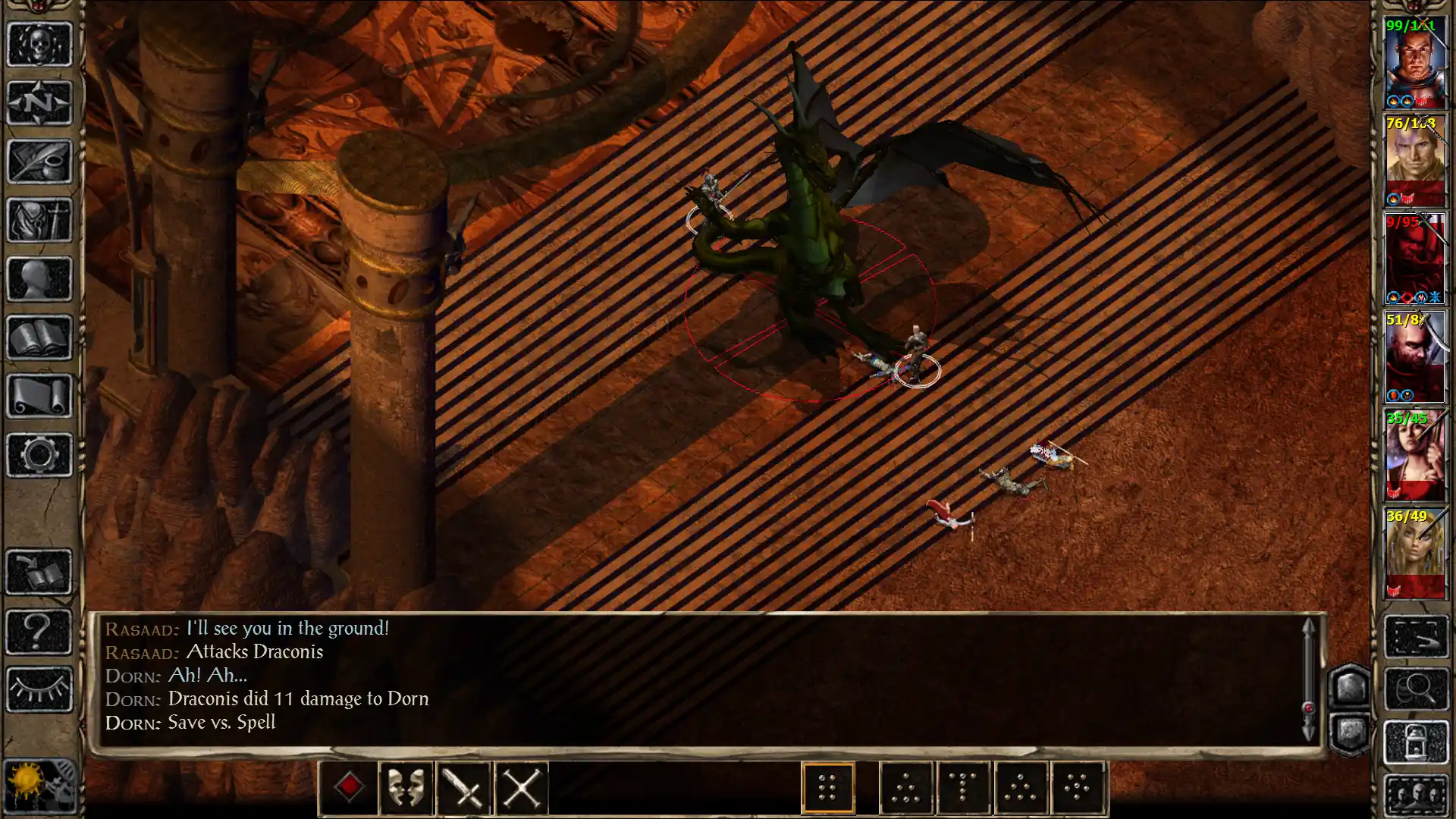
Task: Zoom the view with the magnifying glass icon
Action: [x=1417, y=688]
